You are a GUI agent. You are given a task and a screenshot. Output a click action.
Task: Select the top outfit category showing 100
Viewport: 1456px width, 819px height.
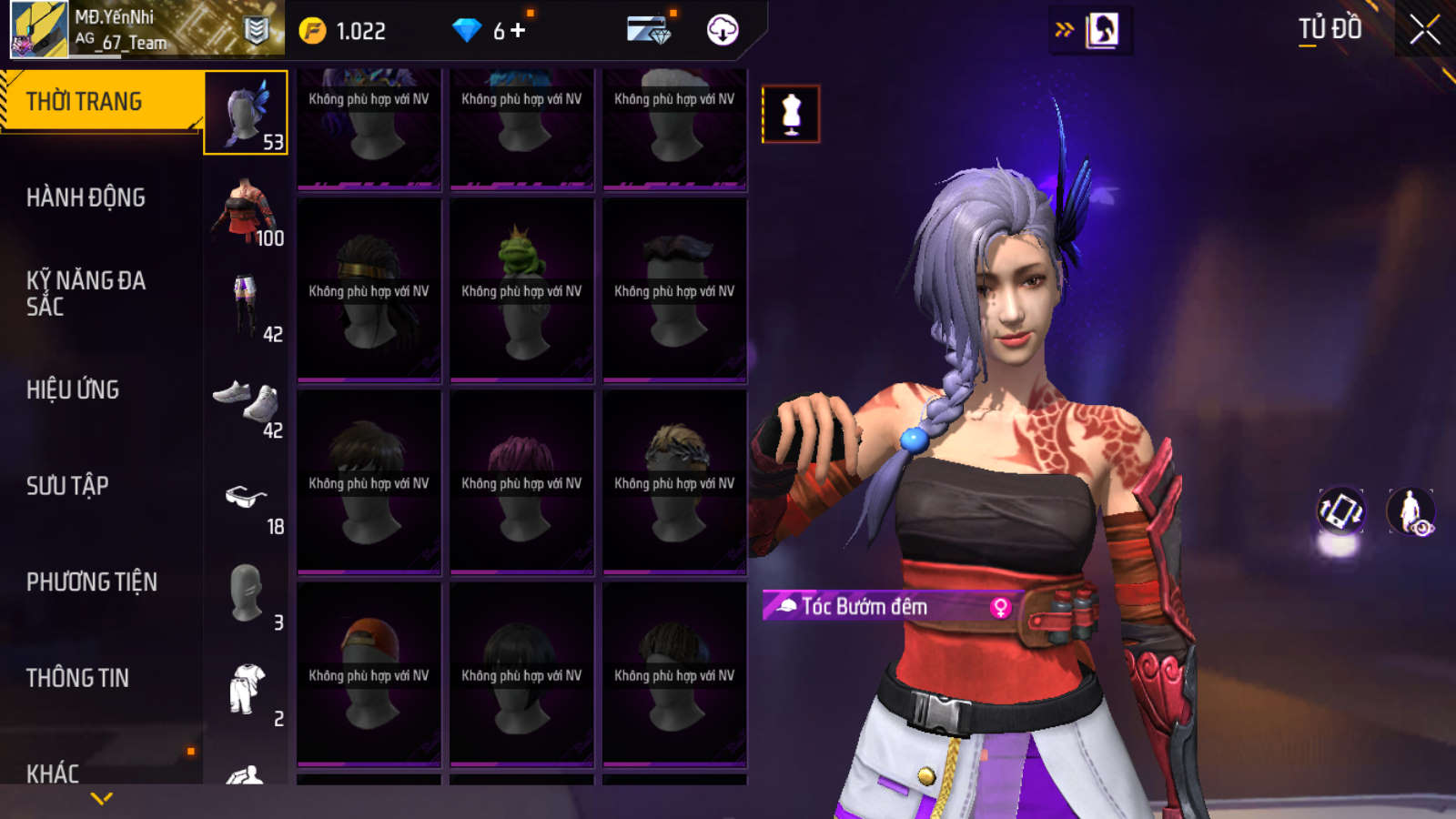pos(246,210)
